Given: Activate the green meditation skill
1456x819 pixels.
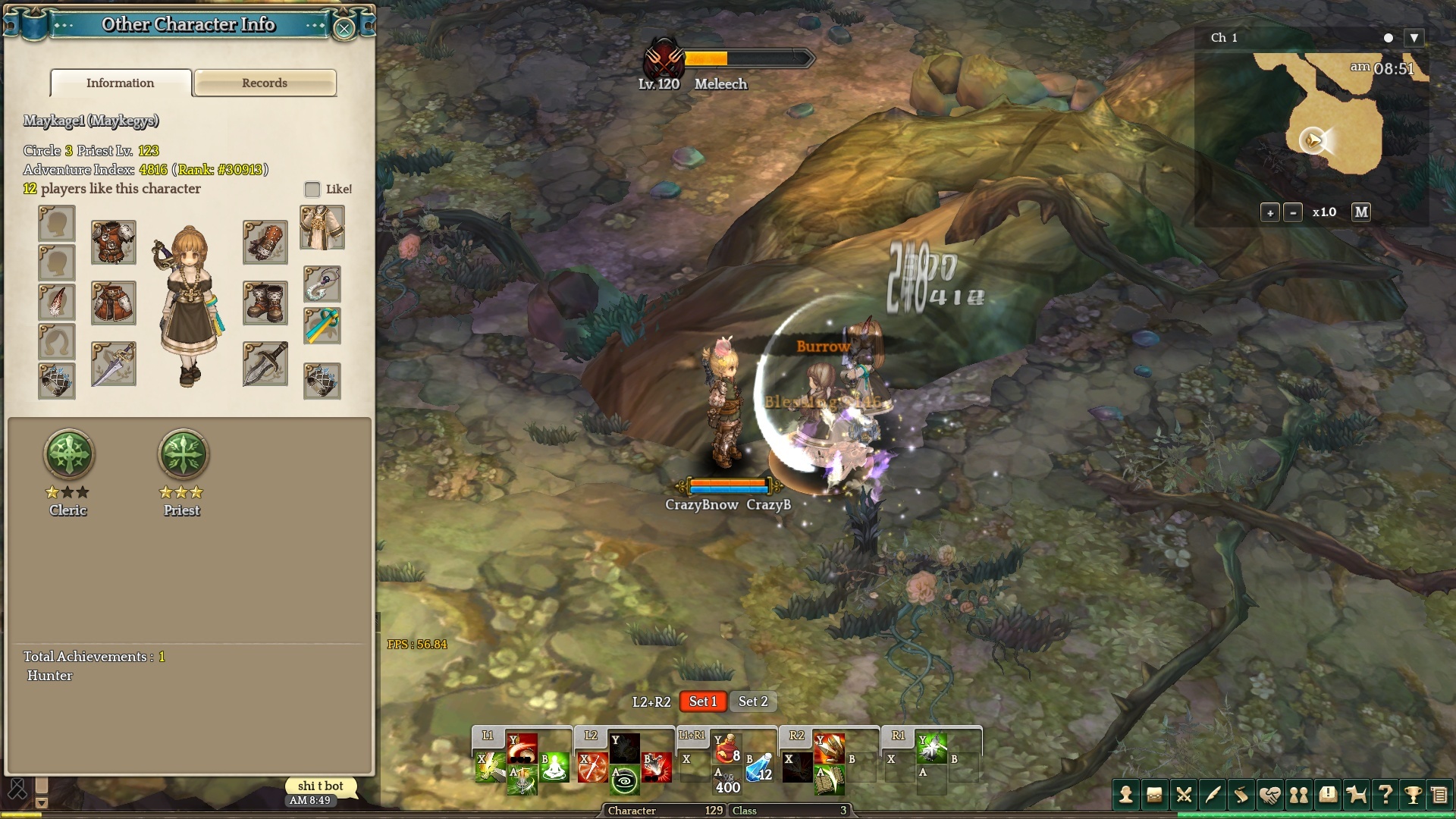Looking at the screenshot, I should point(555,767).
